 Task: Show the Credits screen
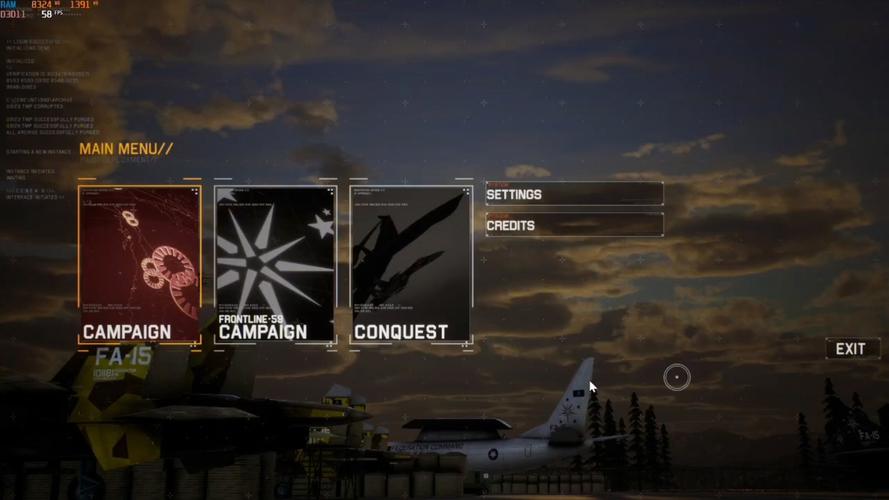pos(574,225)
